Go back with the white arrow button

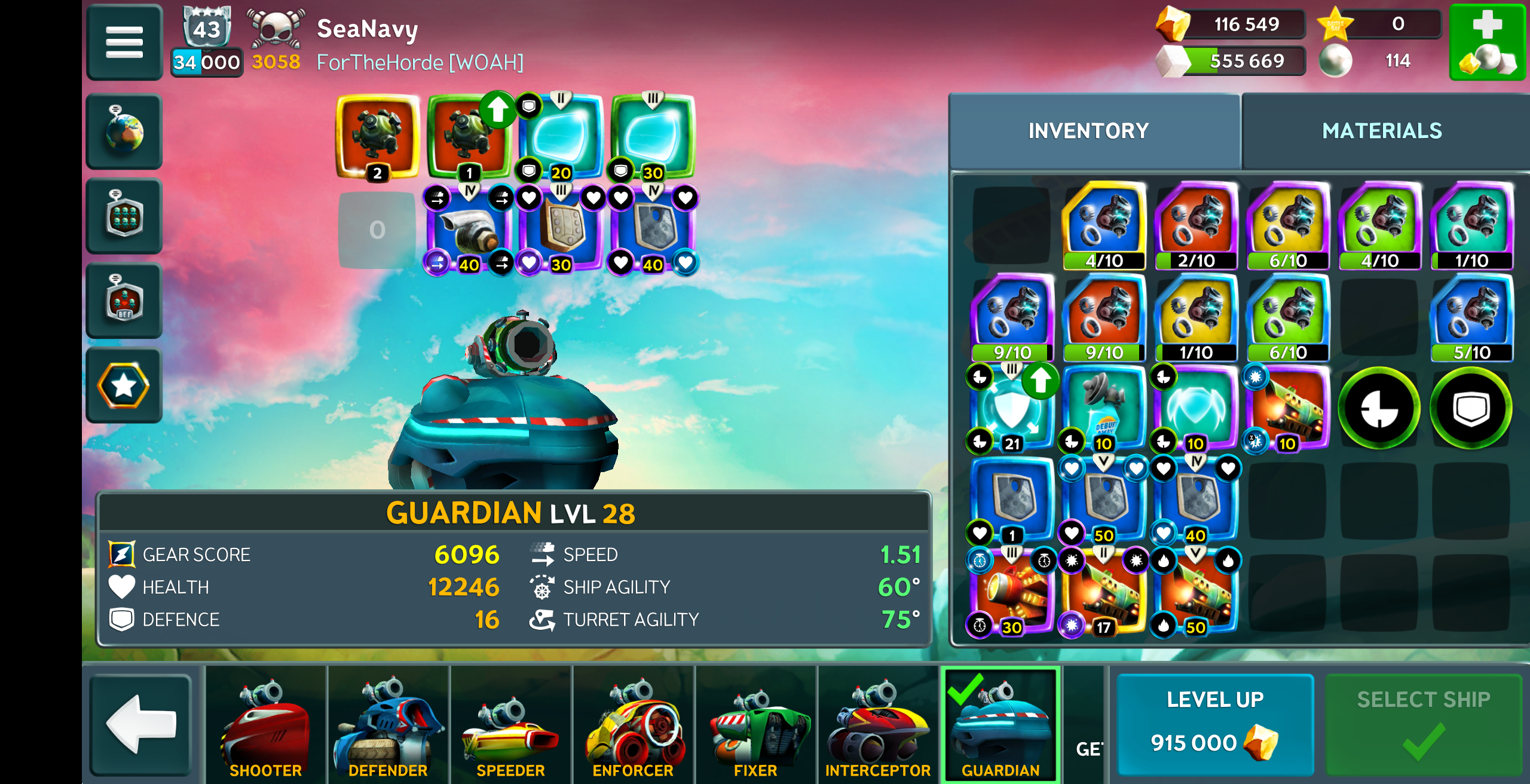(x=141, y=724)
